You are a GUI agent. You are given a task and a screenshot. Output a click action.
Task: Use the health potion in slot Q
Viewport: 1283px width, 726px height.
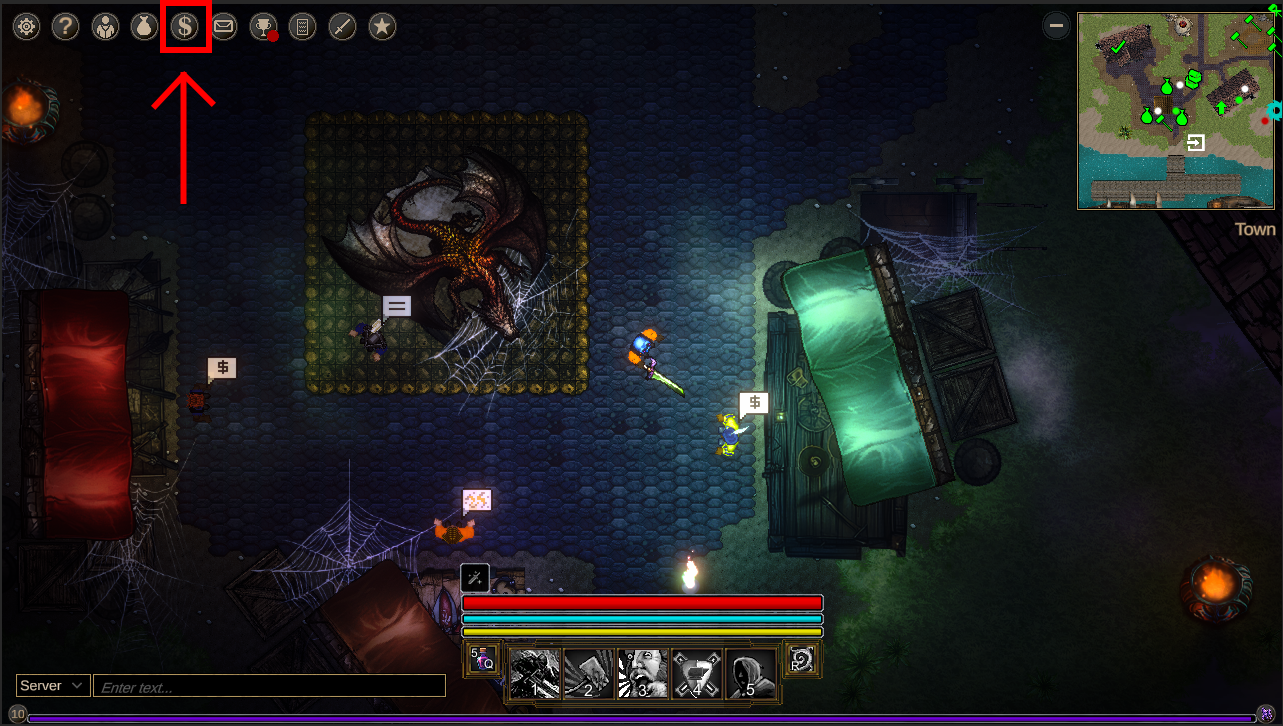[483, 659]
